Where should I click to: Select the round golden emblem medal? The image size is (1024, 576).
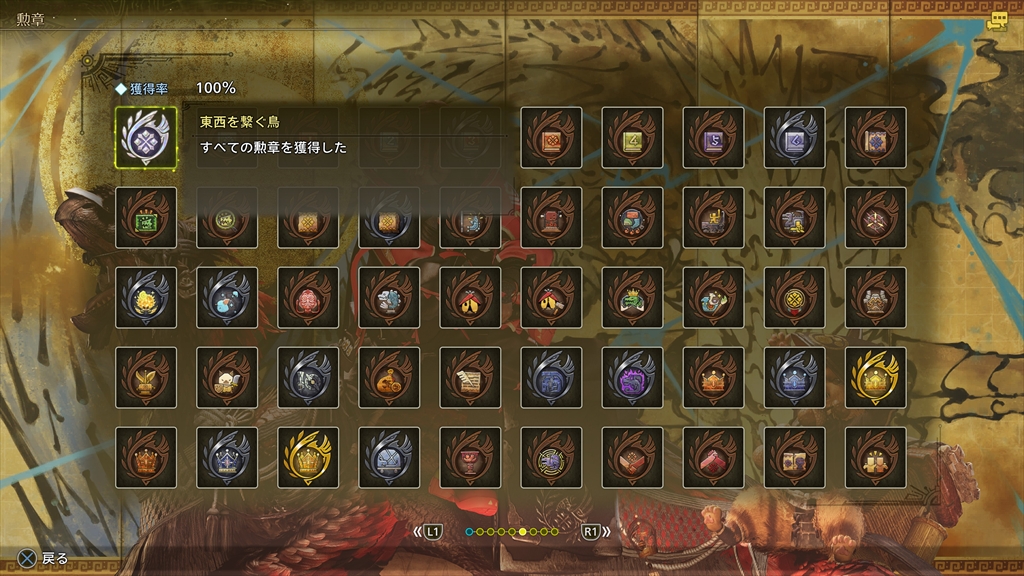(794, 297)
